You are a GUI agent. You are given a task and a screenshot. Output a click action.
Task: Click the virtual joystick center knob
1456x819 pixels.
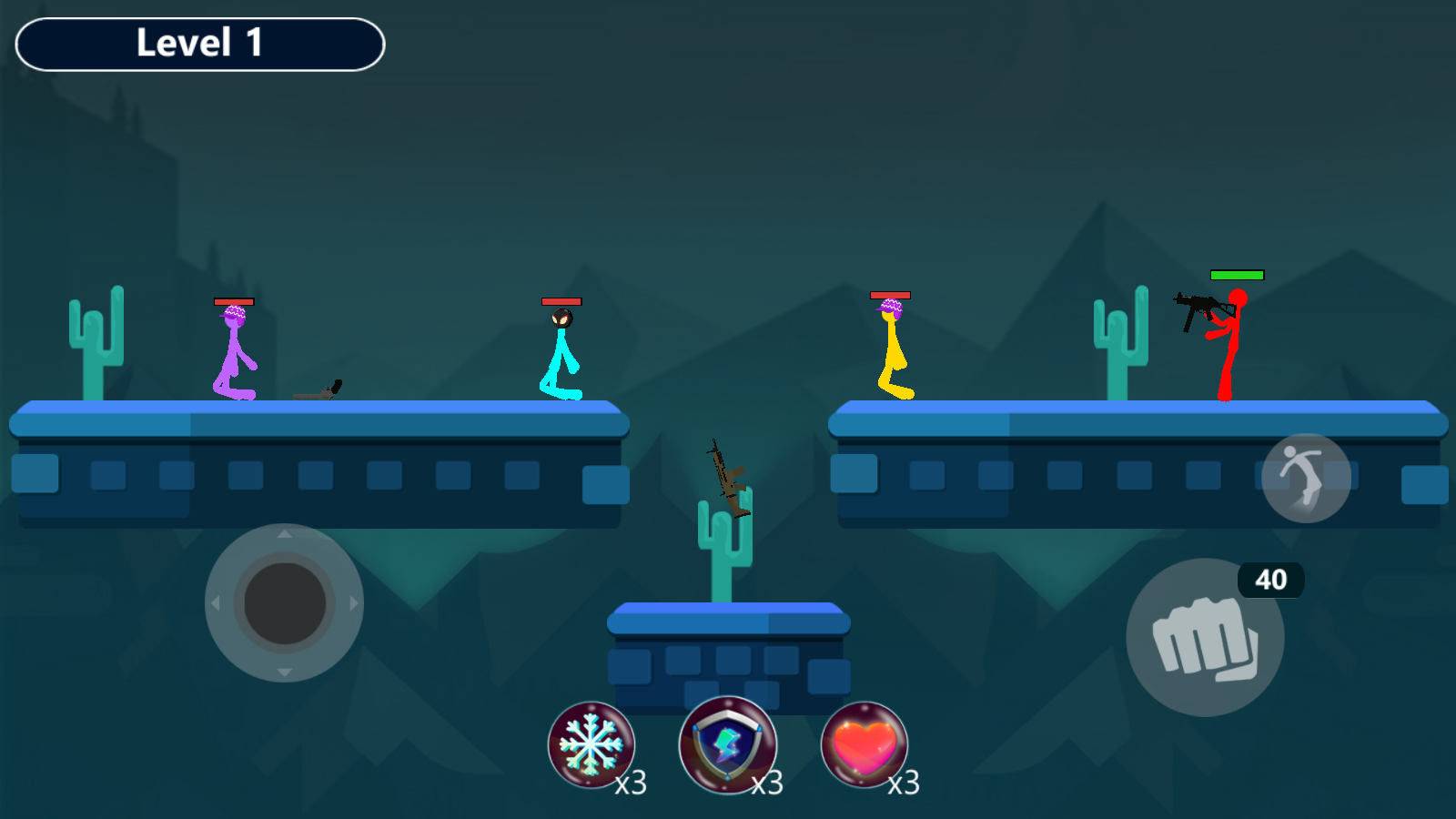point(285,603)
